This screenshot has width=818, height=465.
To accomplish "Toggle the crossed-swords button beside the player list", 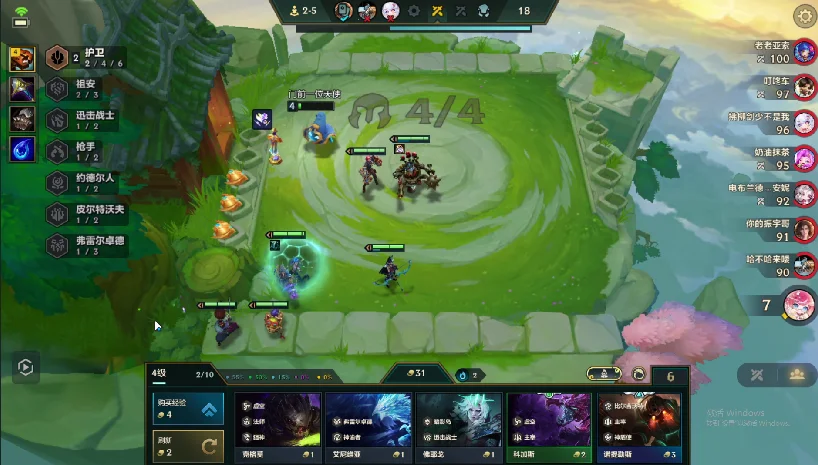I will pyautogui.click(x=756, y=375).
